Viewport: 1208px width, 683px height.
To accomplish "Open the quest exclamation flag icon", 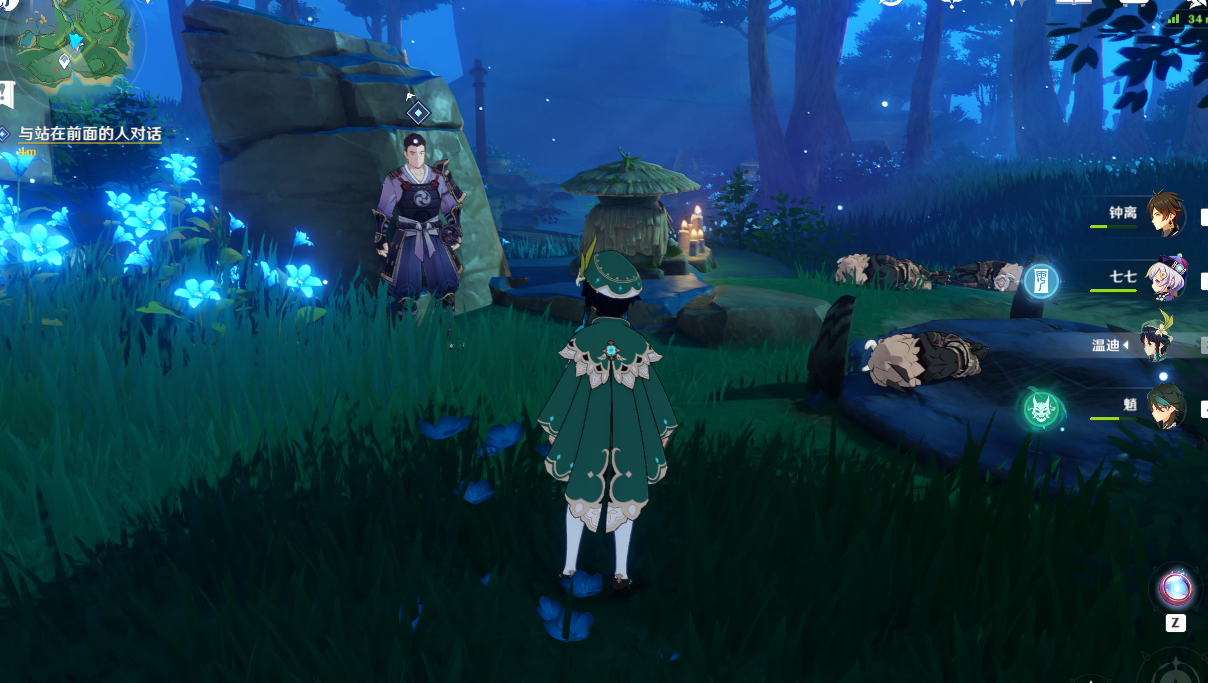I will (x=7, y=95).
